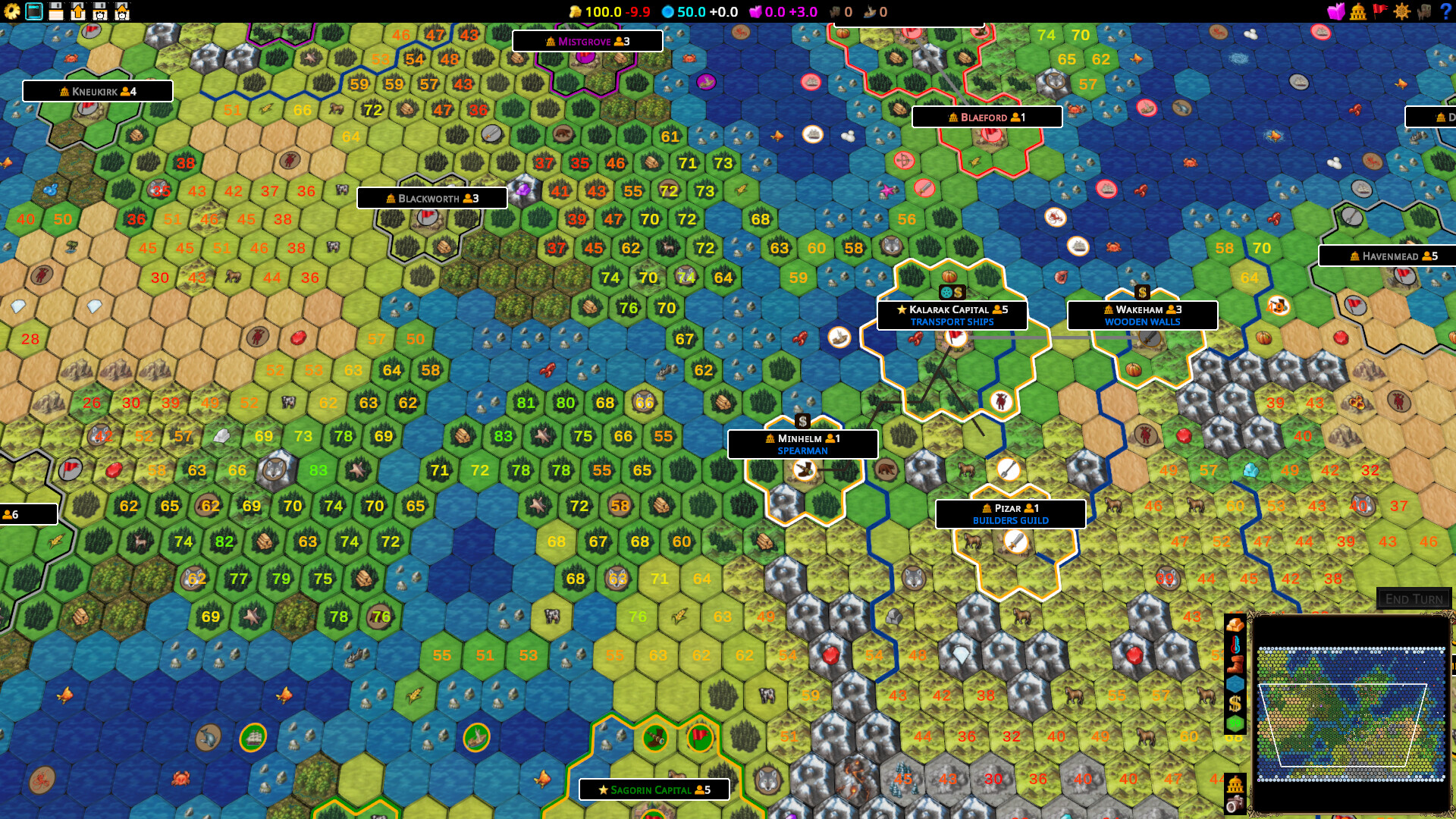Click the red flag icon in top bar

(1380, 11)
